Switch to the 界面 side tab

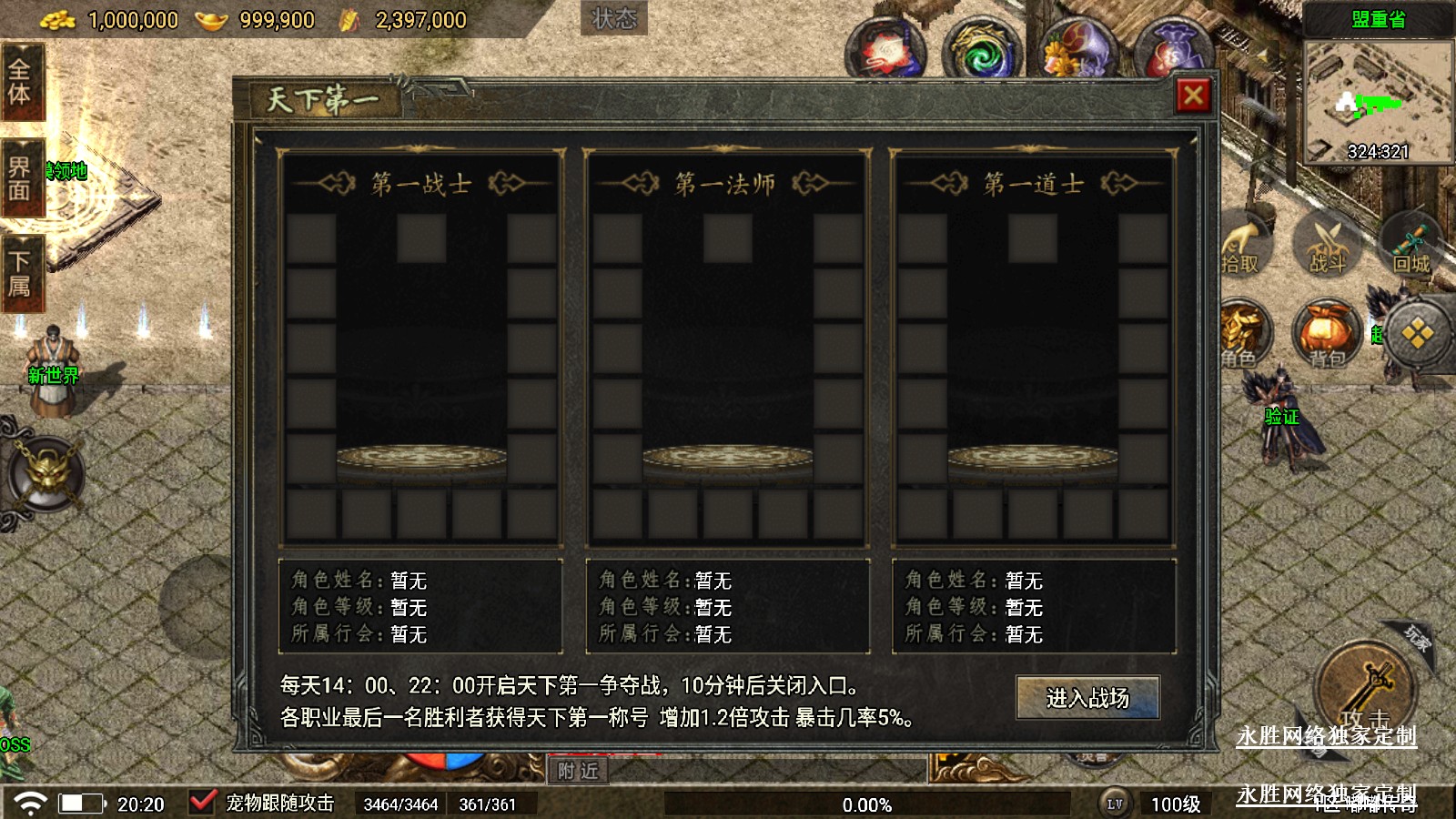(20, 178)
